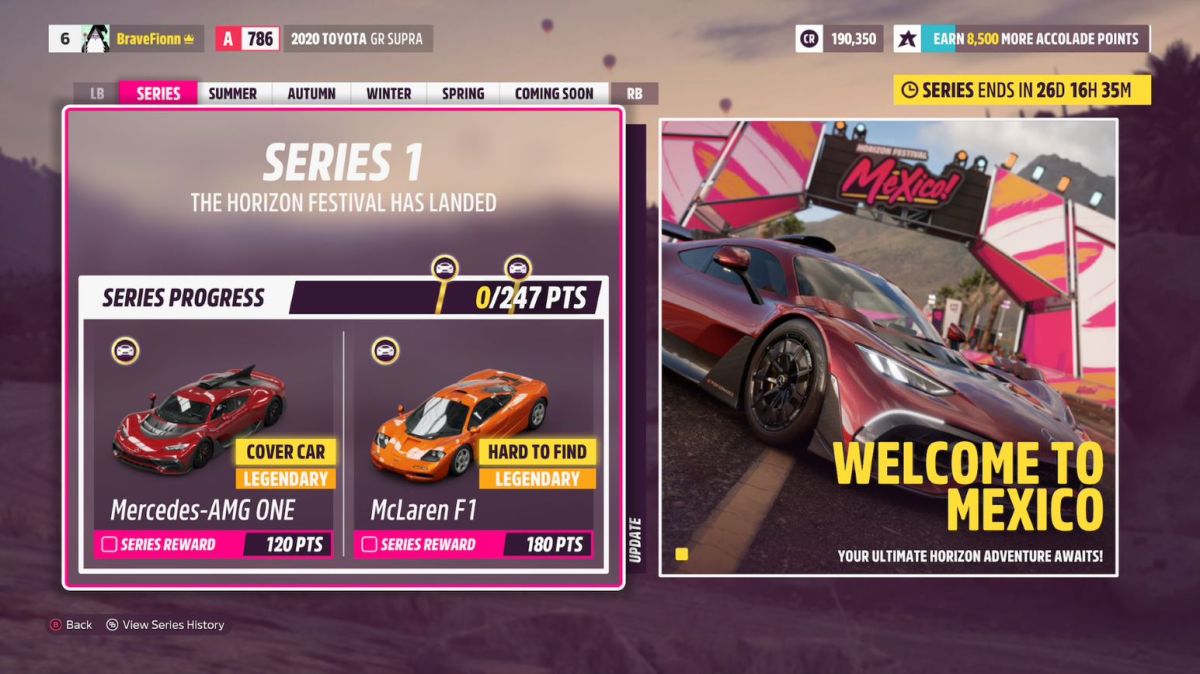This screenshot has width=1200, height=674.
Task: Open the Welcome to Mexico banner
Action: point(888,347)
